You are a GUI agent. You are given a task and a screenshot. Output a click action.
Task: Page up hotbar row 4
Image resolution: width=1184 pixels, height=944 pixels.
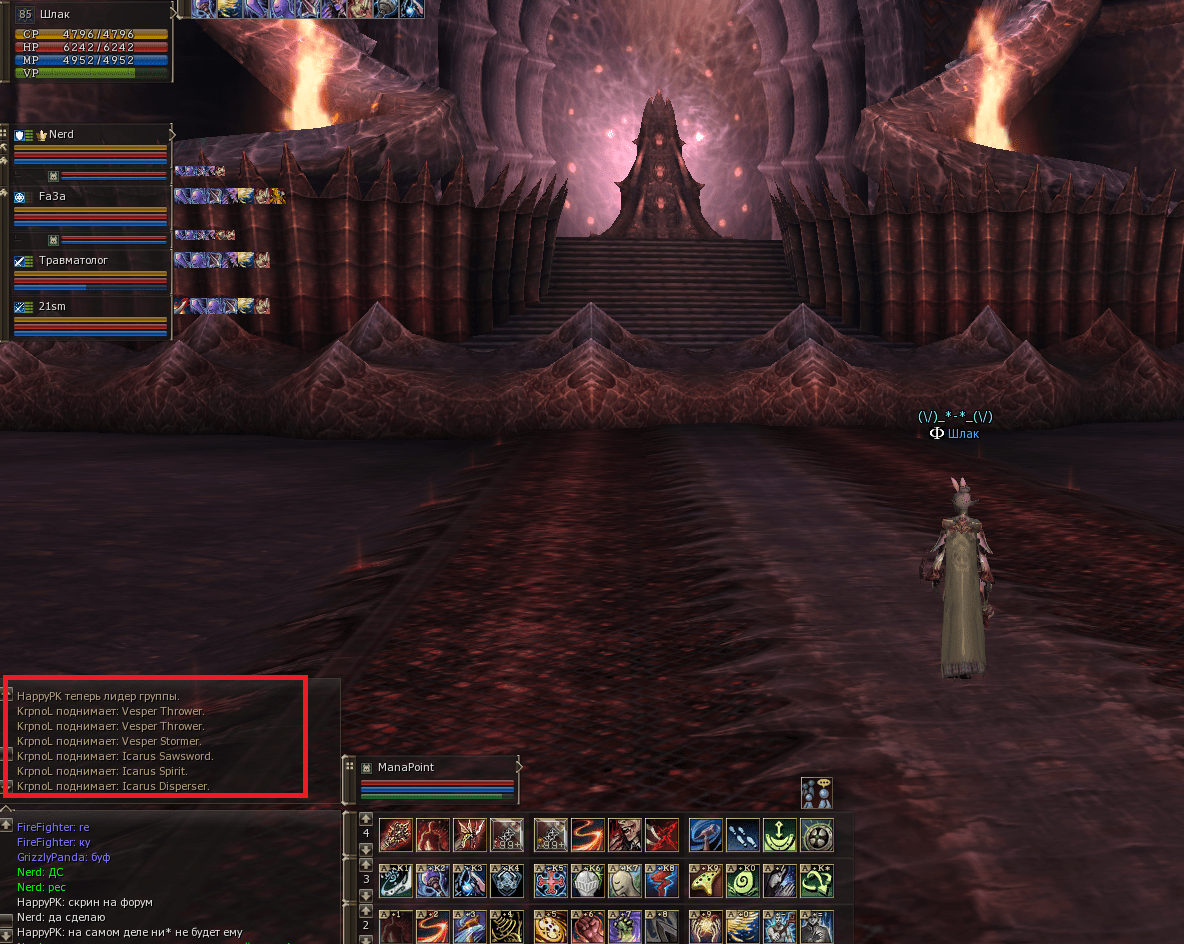[x=366, y=819]
